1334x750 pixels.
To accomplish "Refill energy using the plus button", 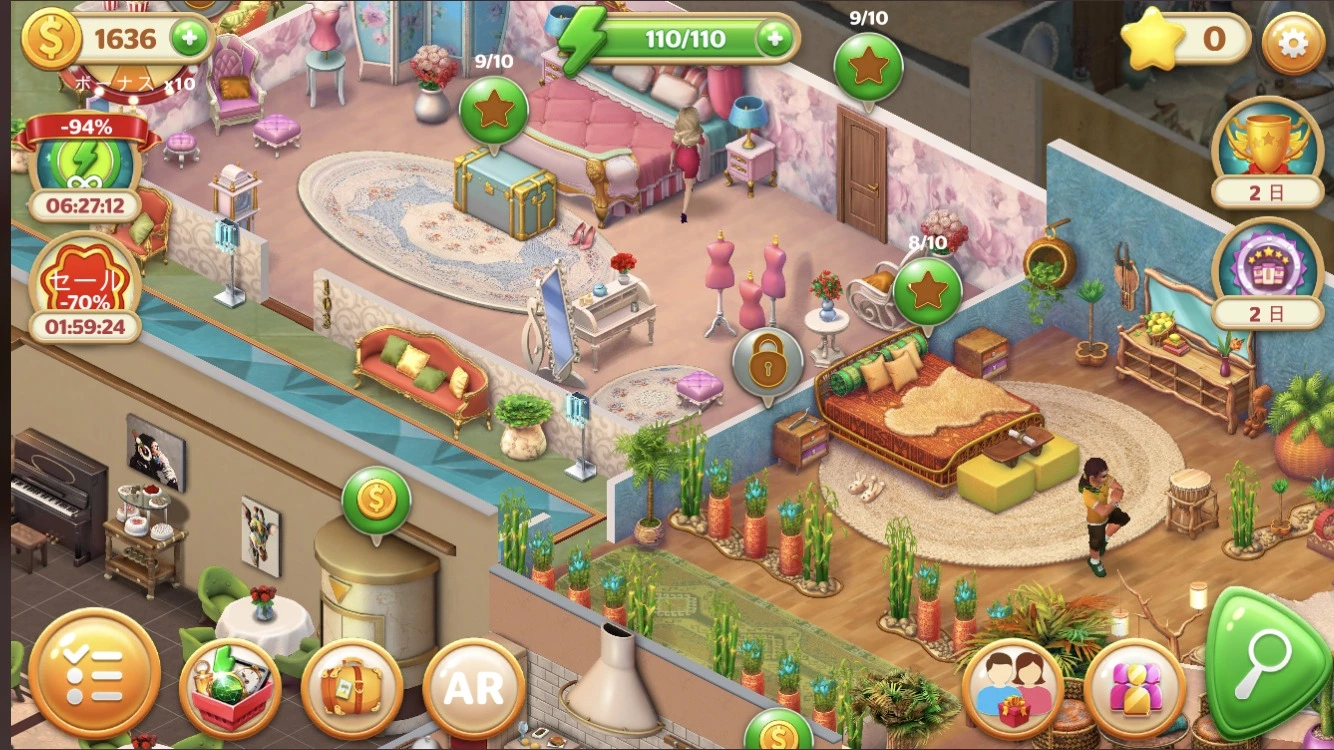I will click(775, 39).
